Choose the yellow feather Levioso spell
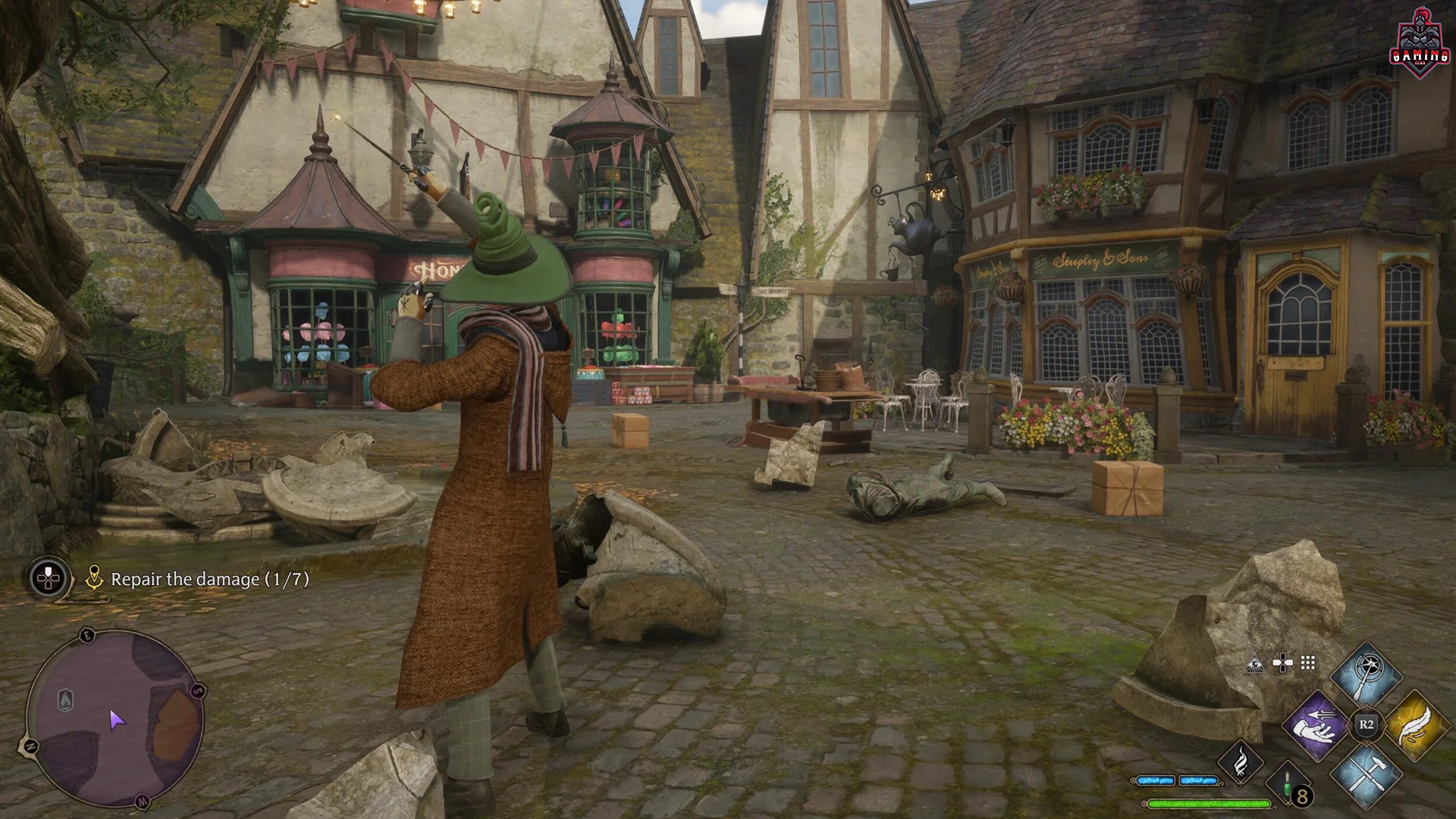 tap(1416, 724)
